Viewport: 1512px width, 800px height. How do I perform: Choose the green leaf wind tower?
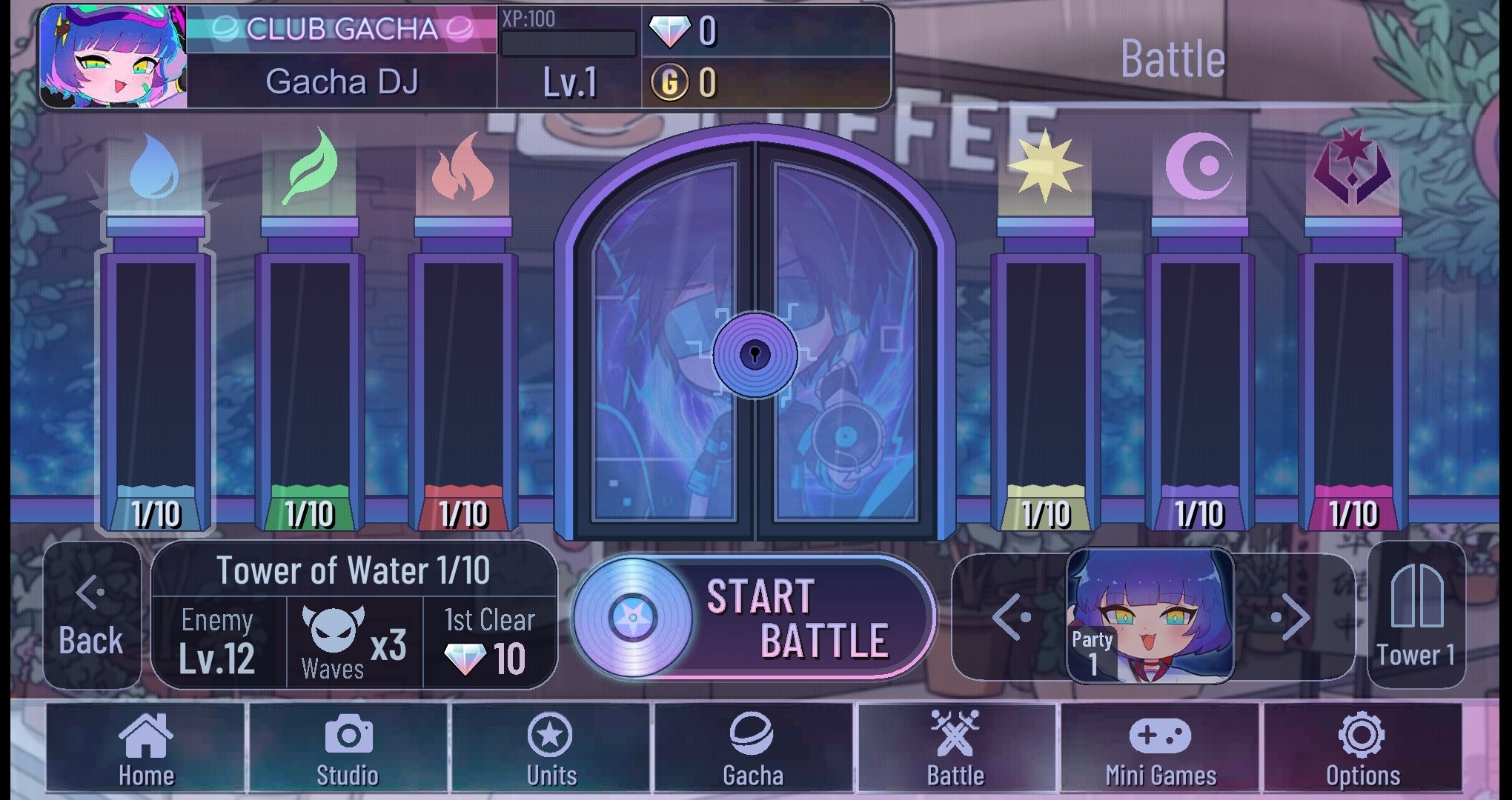coord(310,370)
